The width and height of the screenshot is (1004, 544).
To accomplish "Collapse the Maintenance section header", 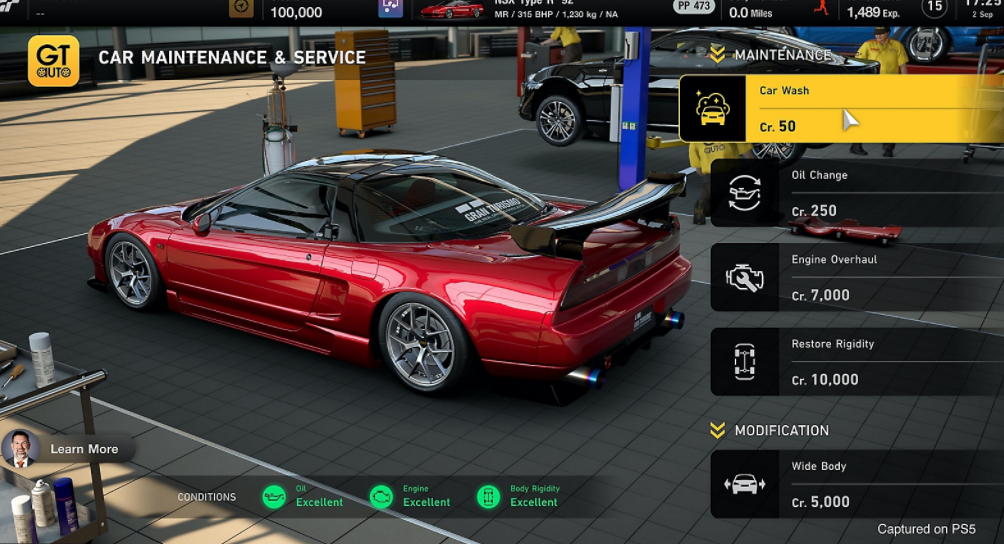I will coord(770,55).
